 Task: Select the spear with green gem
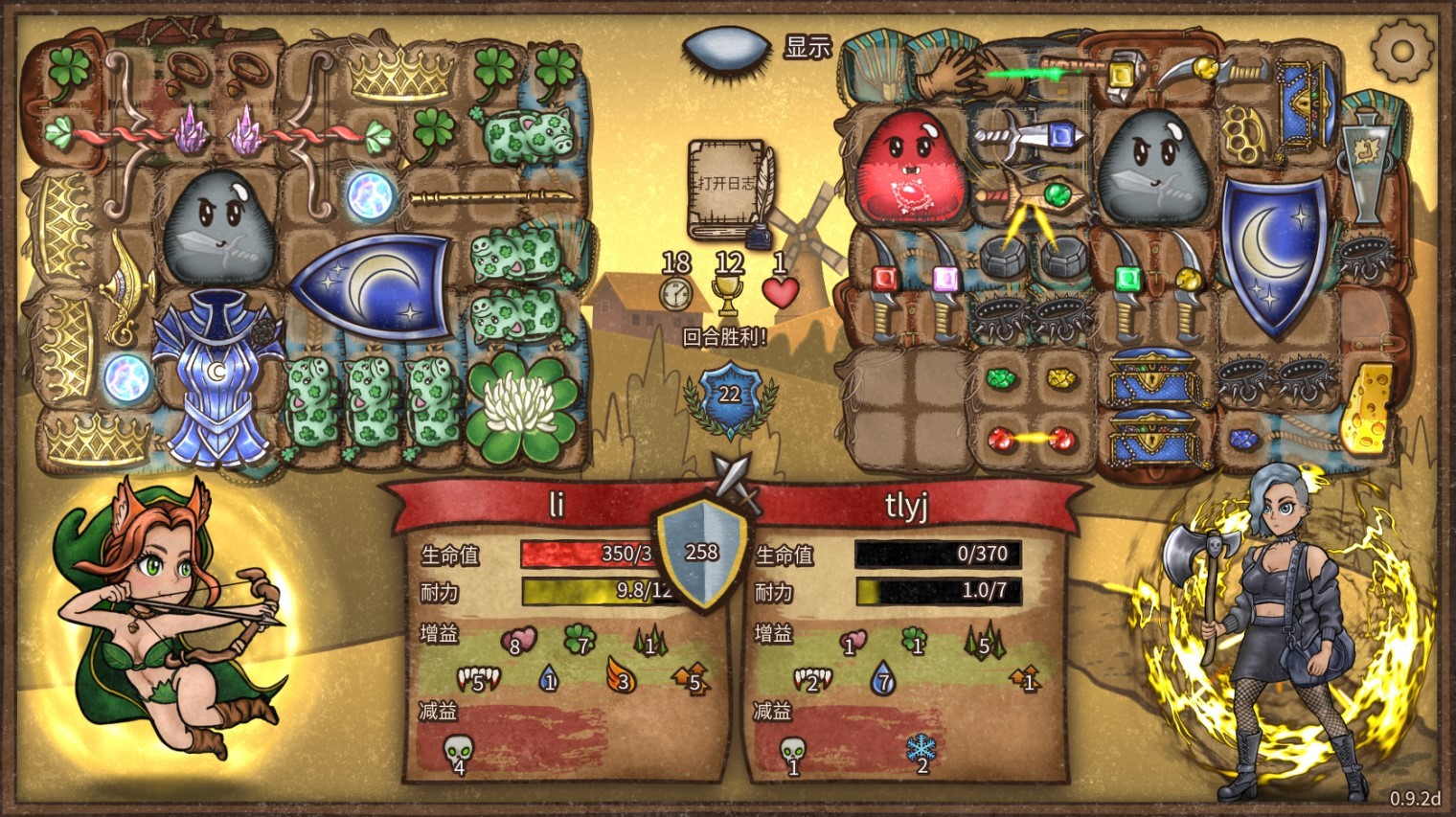click(x=1036, y=198)
